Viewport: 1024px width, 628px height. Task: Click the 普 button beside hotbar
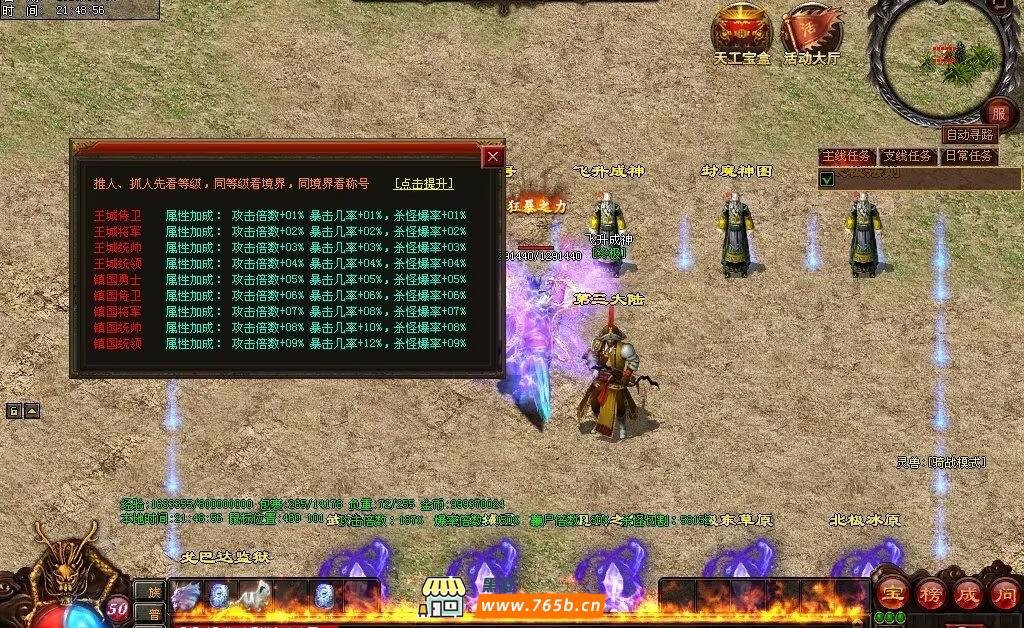(x=149, y=614)
